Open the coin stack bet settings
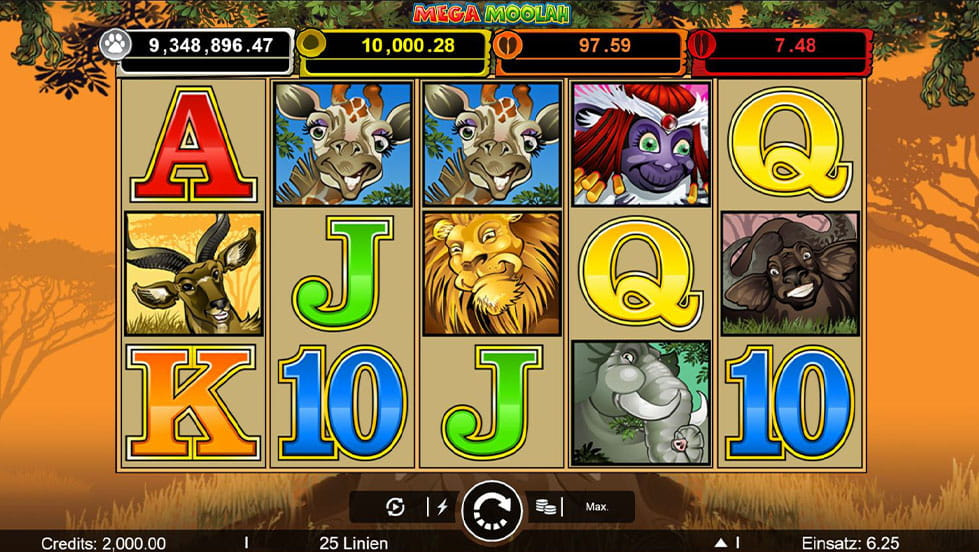Viewport: 979px width, 552px height. [x=545, y=507]
